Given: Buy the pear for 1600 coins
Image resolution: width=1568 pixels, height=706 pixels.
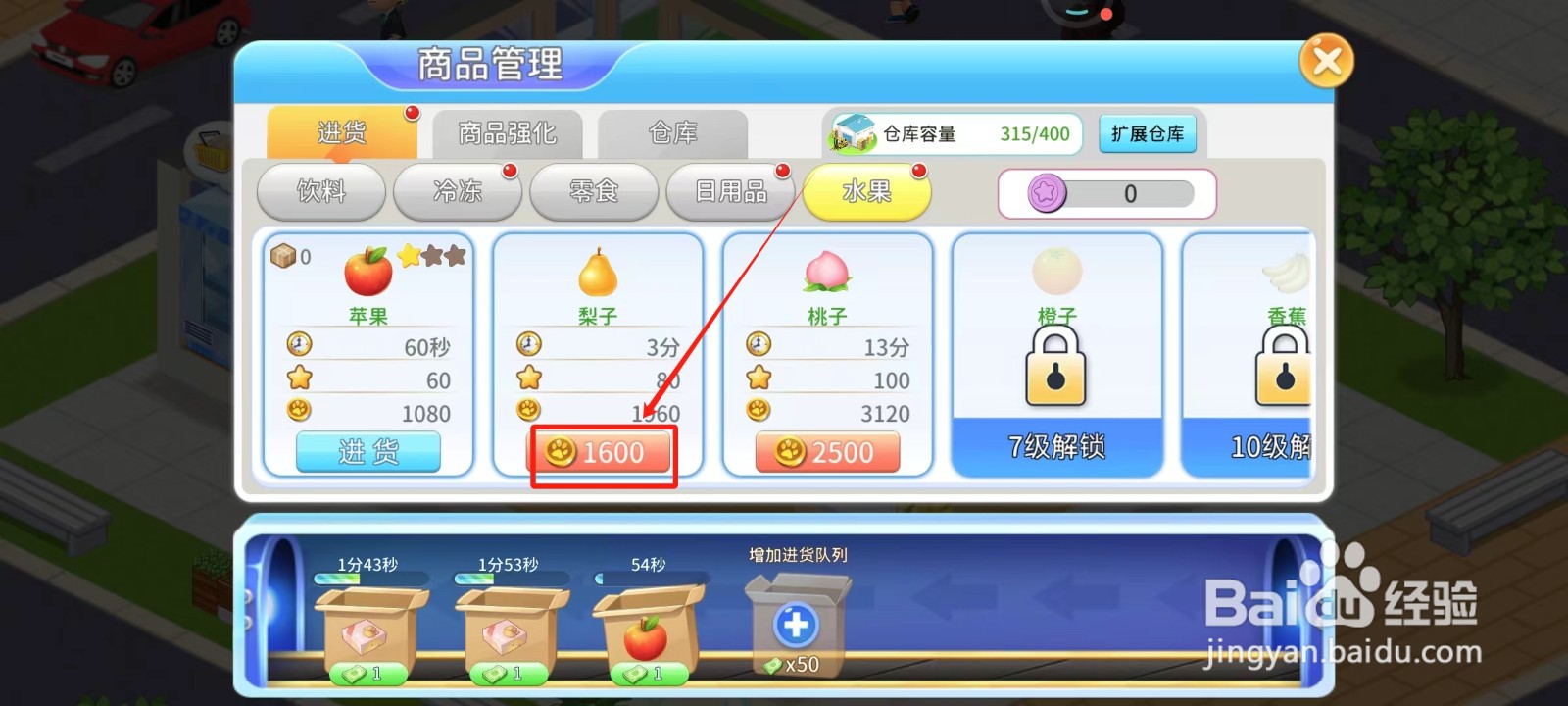Looking at the screenshot, I should [x=601, y=452].
